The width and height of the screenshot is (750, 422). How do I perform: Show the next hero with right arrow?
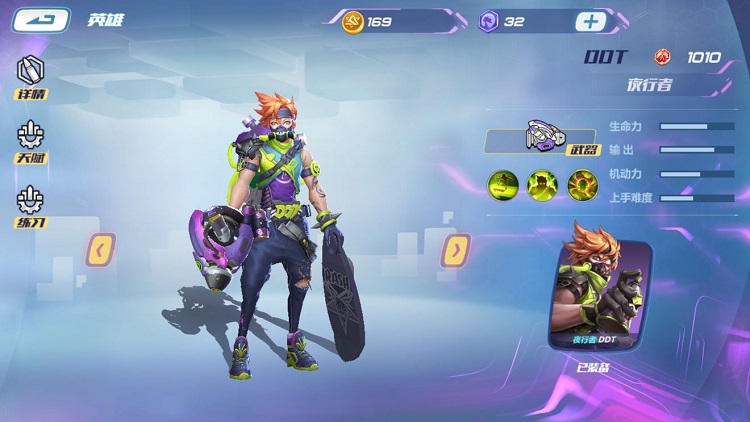point(456,249)
